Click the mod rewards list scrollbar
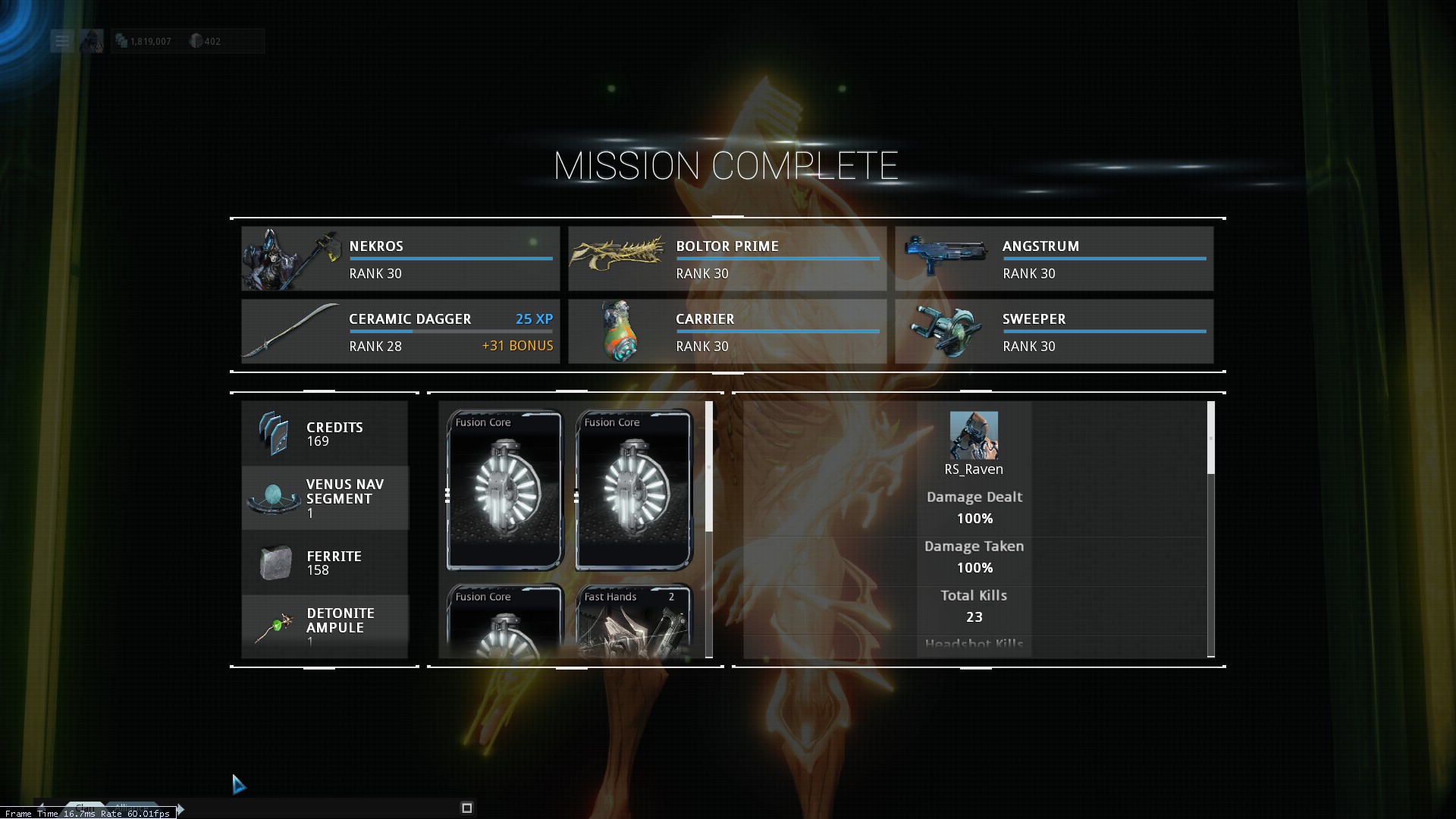The width and height of the screenshot is (1456, 819). click(709, 466)
